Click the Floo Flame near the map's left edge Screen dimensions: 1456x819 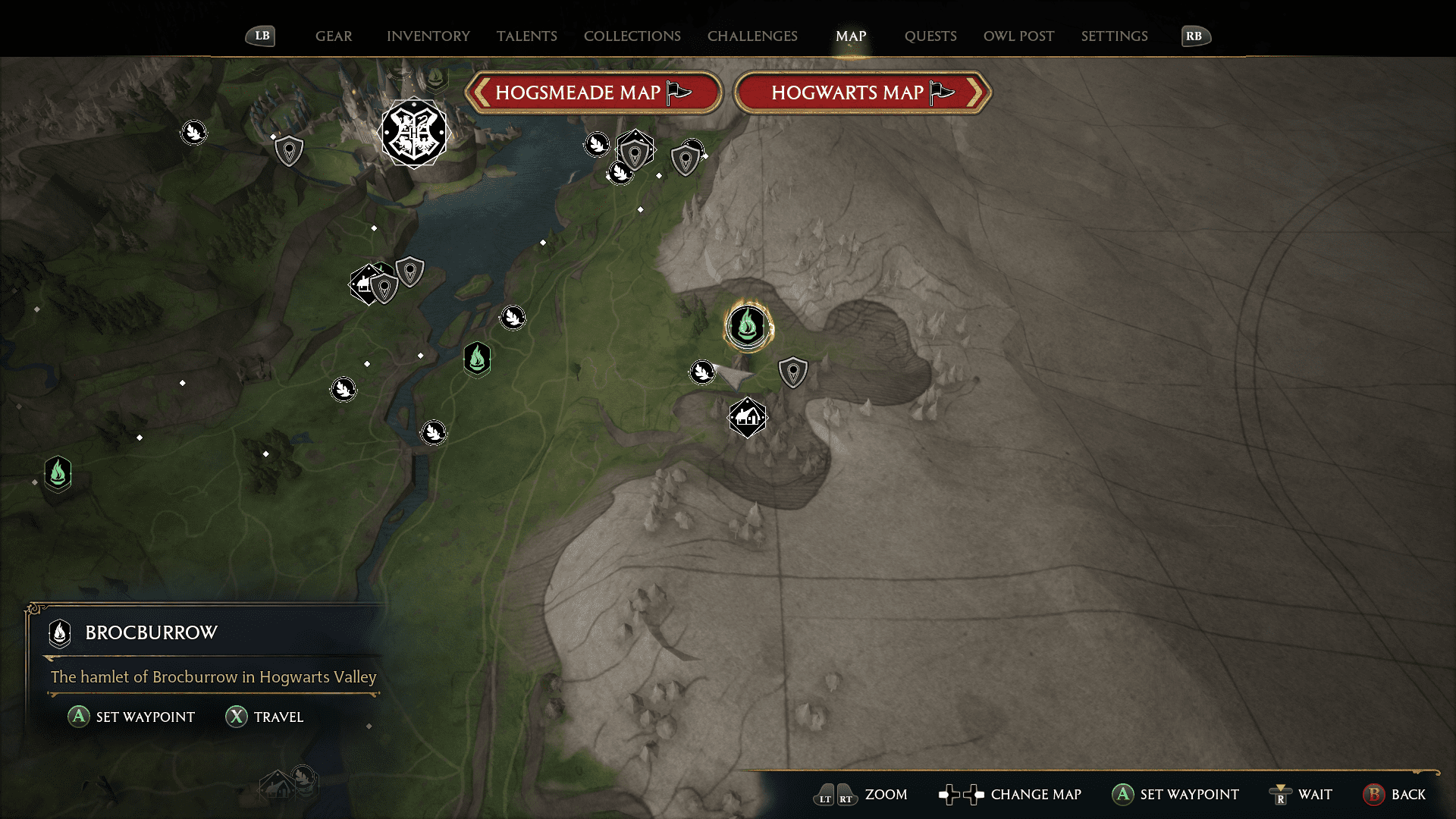58,473
